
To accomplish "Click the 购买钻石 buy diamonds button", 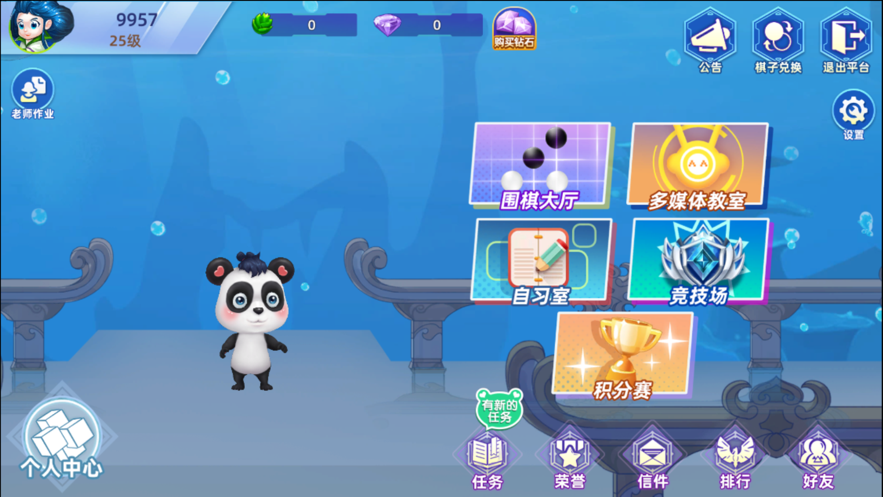I will 514,29.
